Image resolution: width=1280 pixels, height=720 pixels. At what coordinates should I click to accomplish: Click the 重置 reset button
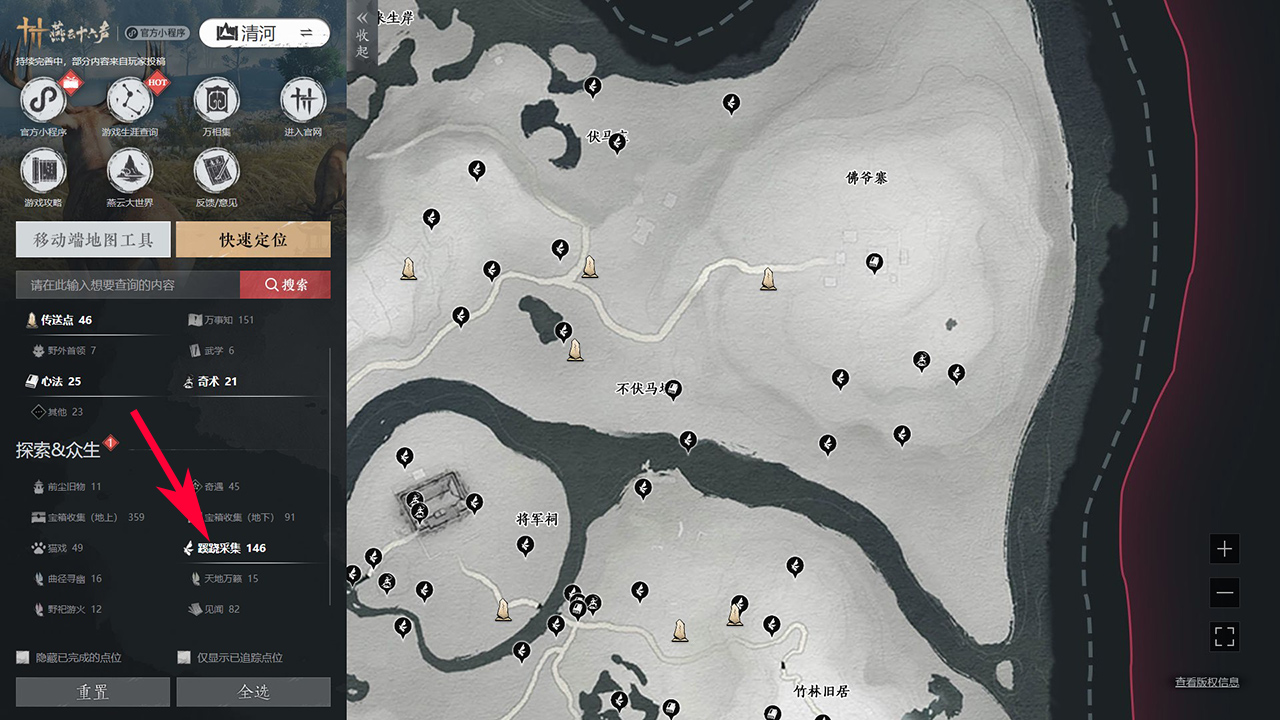point(93,692)
